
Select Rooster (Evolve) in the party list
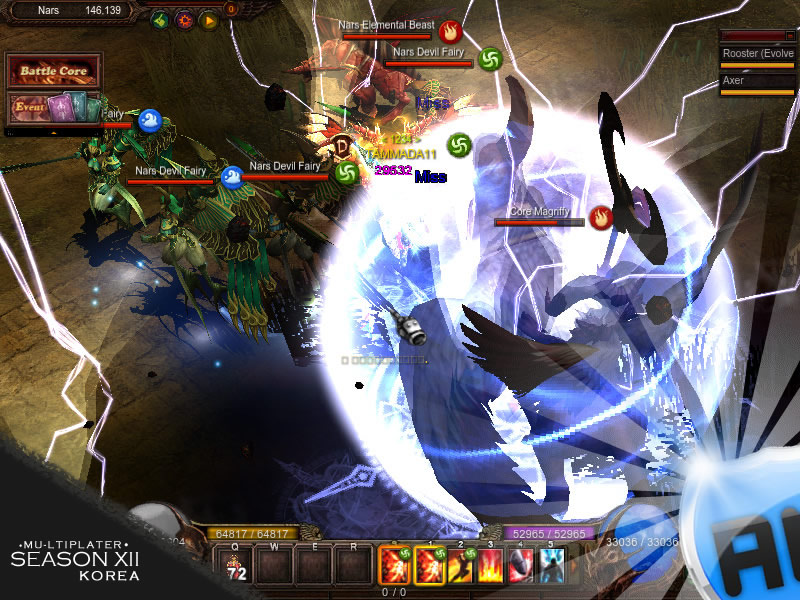click(x=757, y=54)
